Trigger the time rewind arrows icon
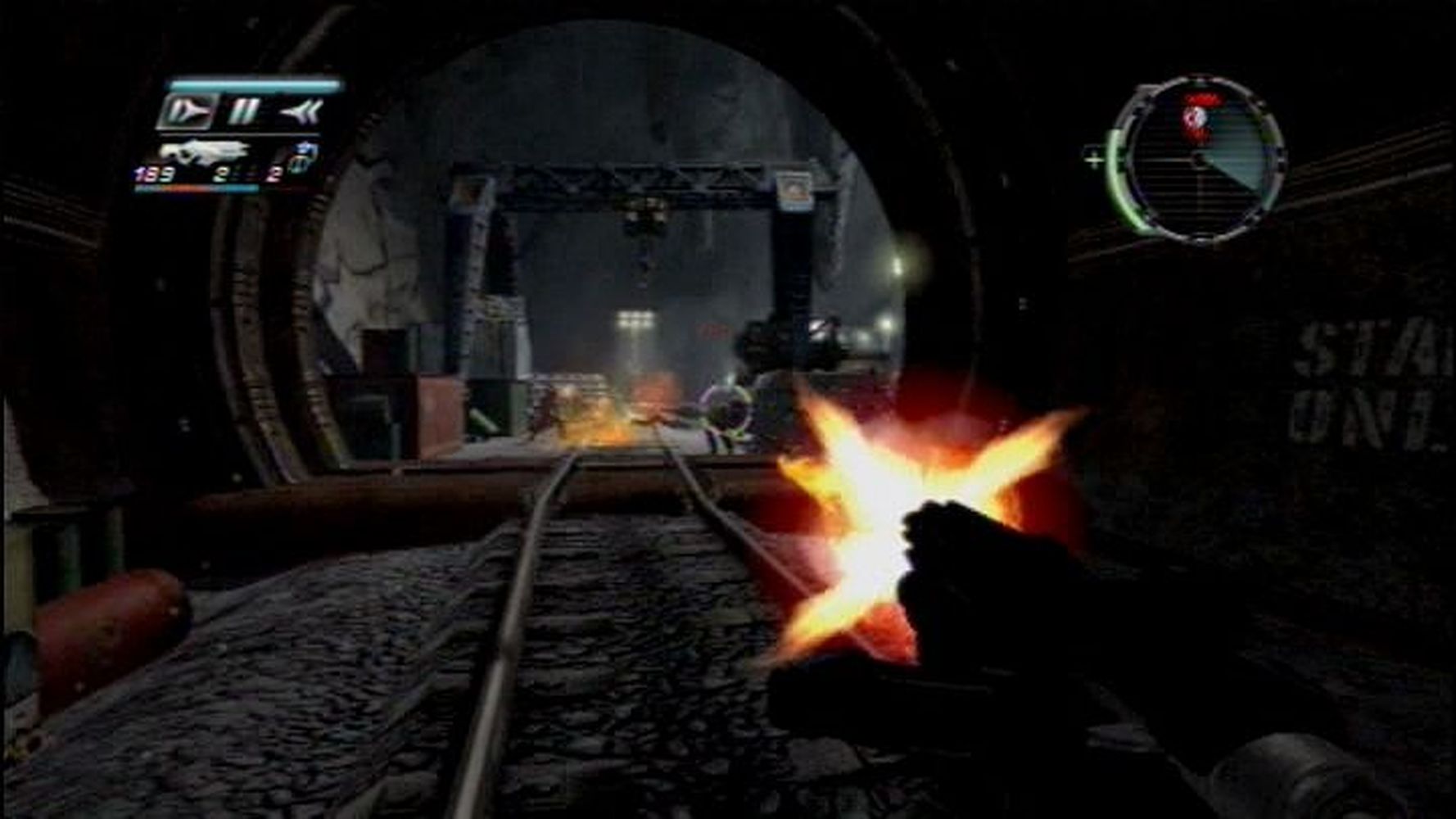 point(300,111)
